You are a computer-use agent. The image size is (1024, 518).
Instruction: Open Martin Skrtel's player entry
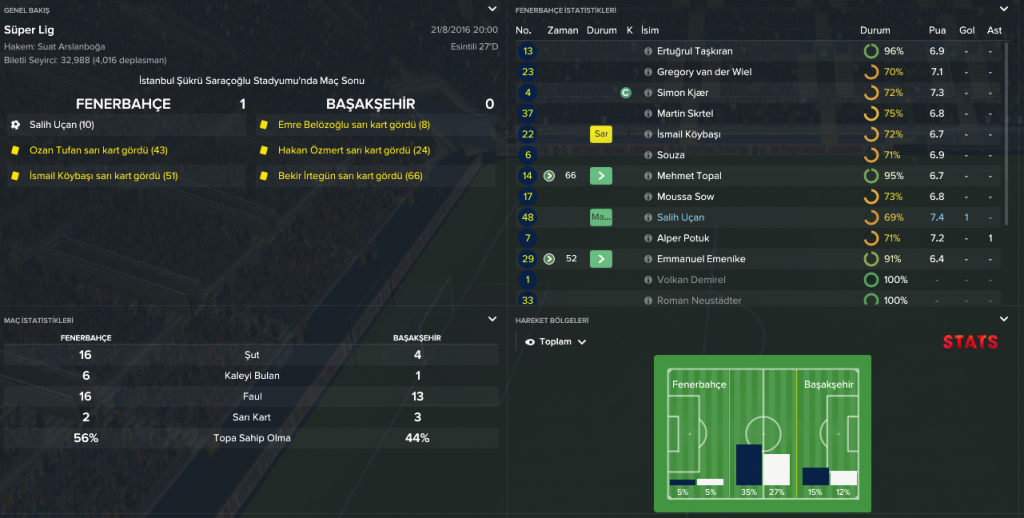coord(685,114)
